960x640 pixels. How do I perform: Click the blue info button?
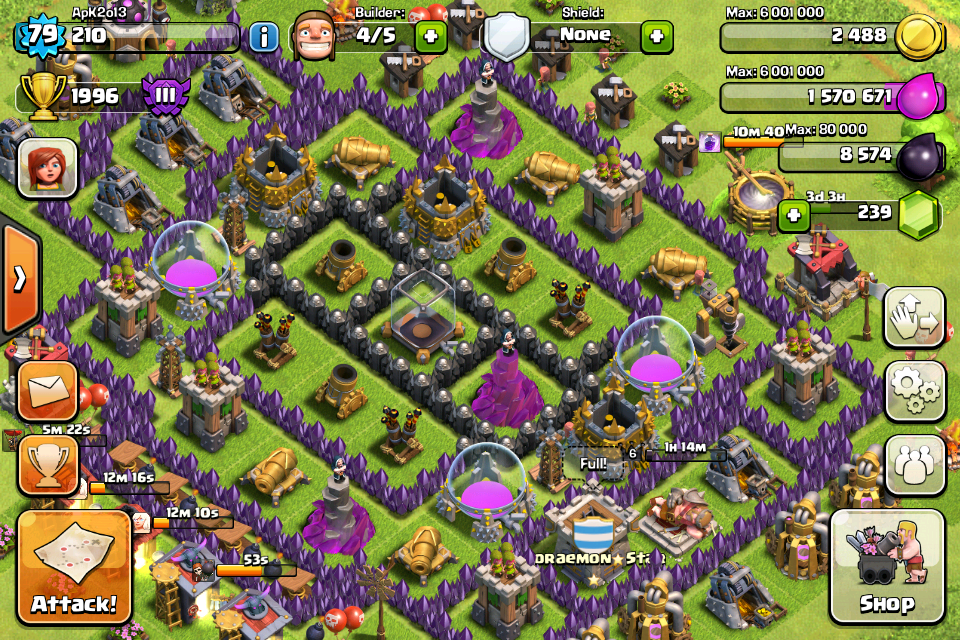pos(263,38)
